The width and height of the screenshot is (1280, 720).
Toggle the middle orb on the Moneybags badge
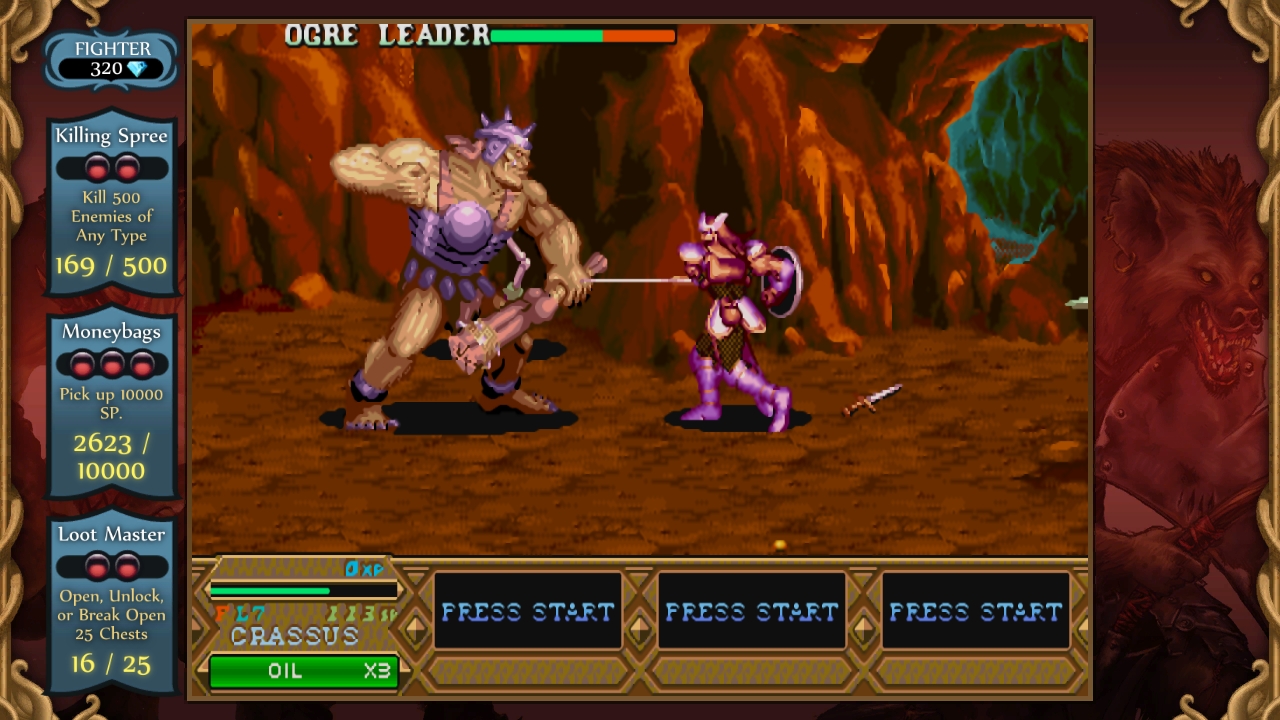click(111, 363)
